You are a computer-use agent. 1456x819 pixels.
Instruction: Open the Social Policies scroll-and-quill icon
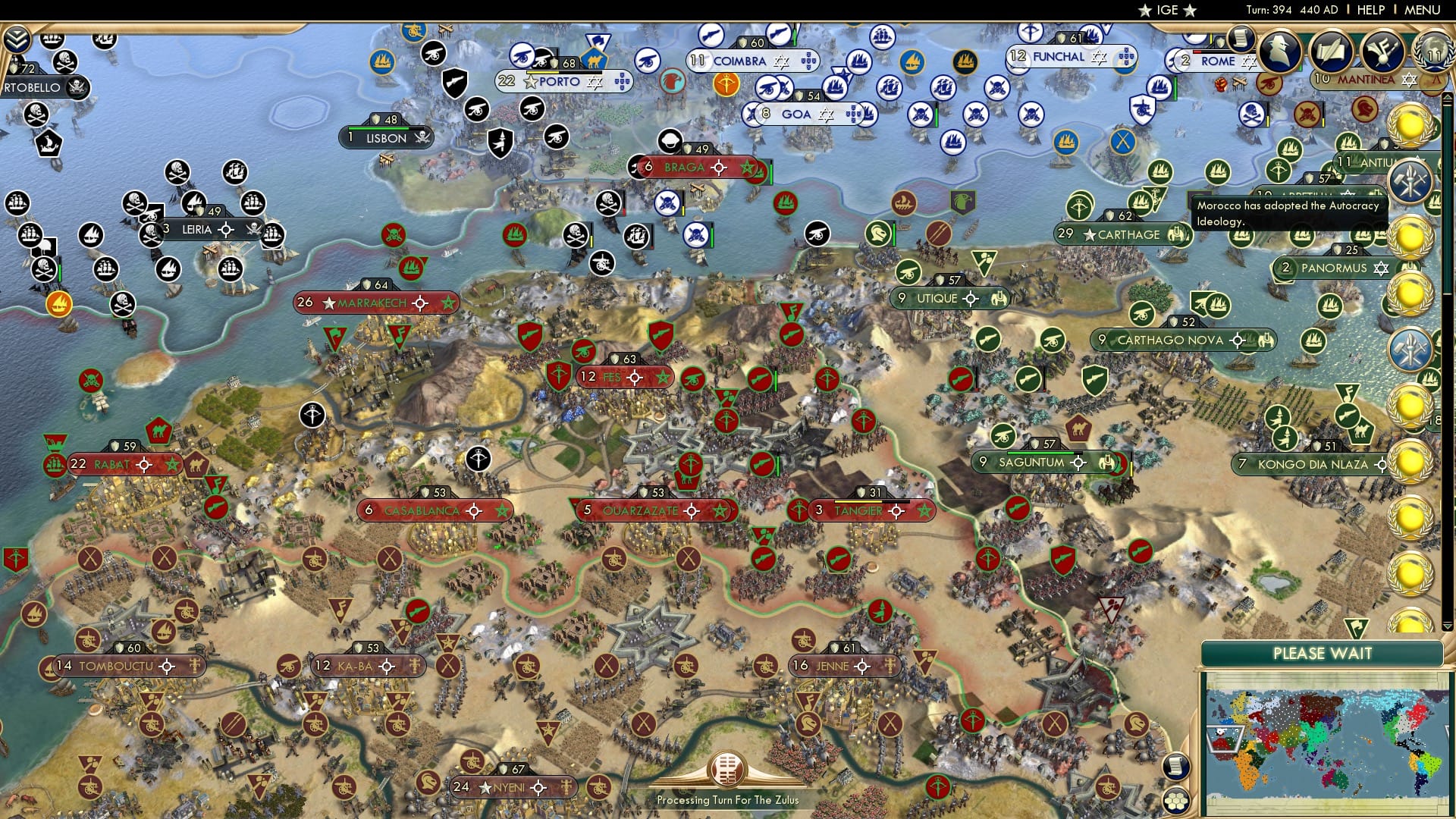(1331, 52)
